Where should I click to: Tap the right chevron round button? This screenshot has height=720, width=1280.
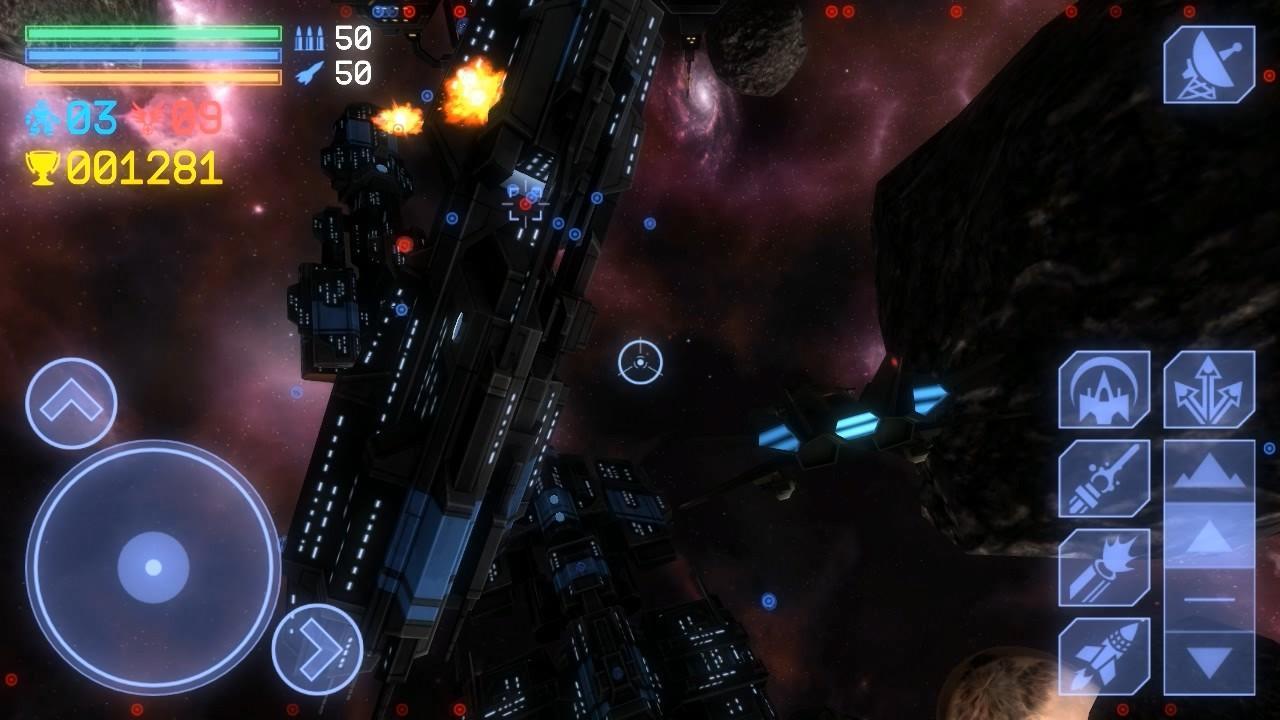317,649
